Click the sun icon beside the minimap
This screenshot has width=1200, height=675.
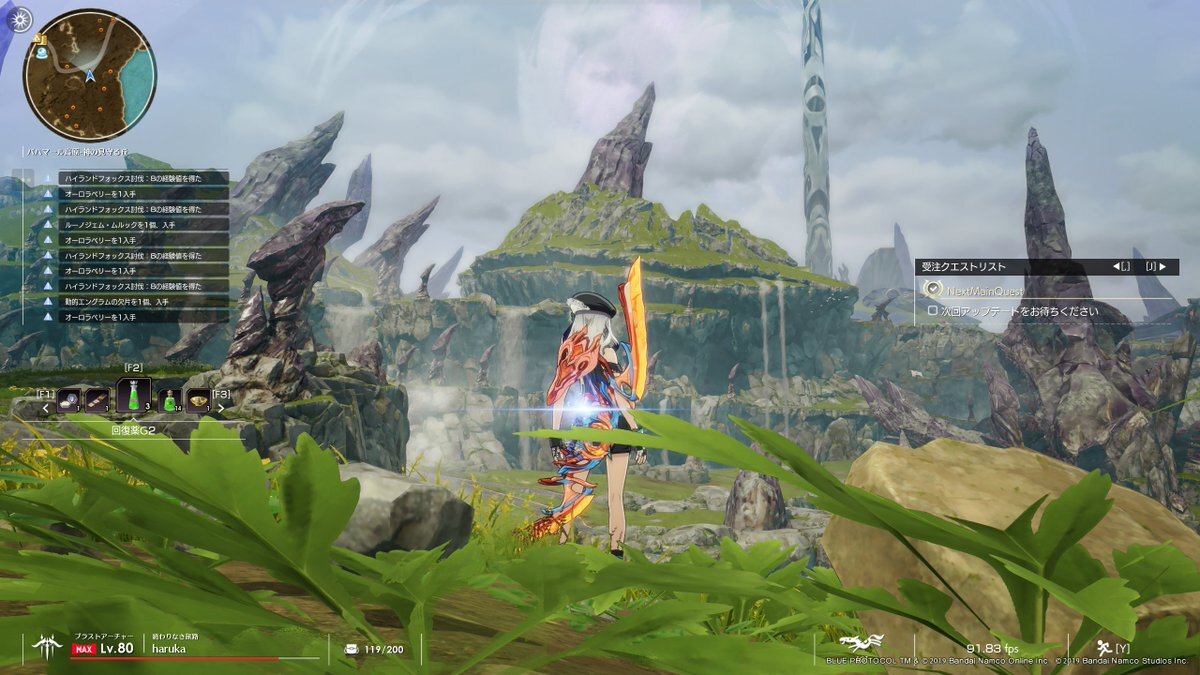coord(20,18)
